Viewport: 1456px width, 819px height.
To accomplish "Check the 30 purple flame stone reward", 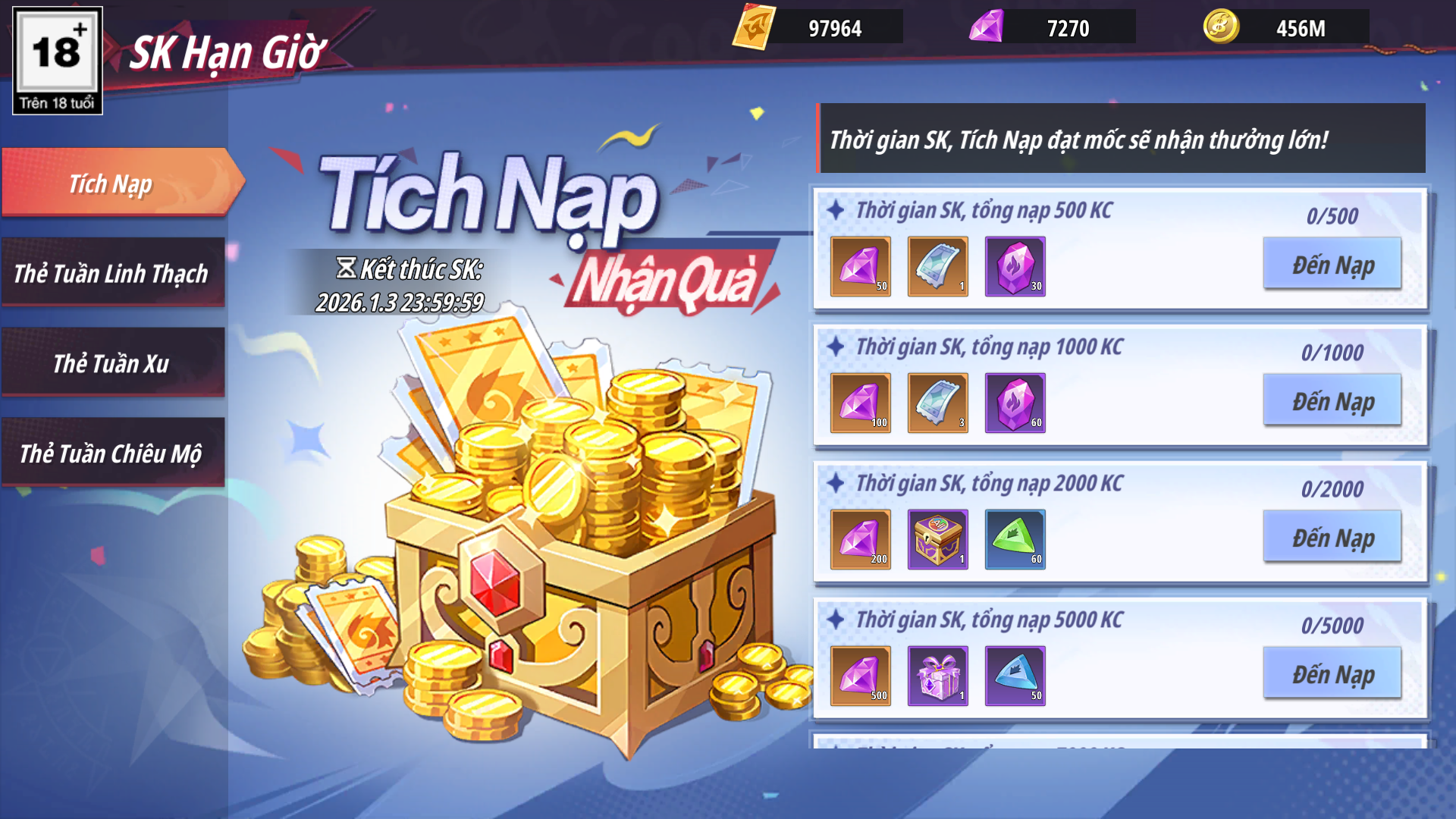I will tap(1015, 266).
